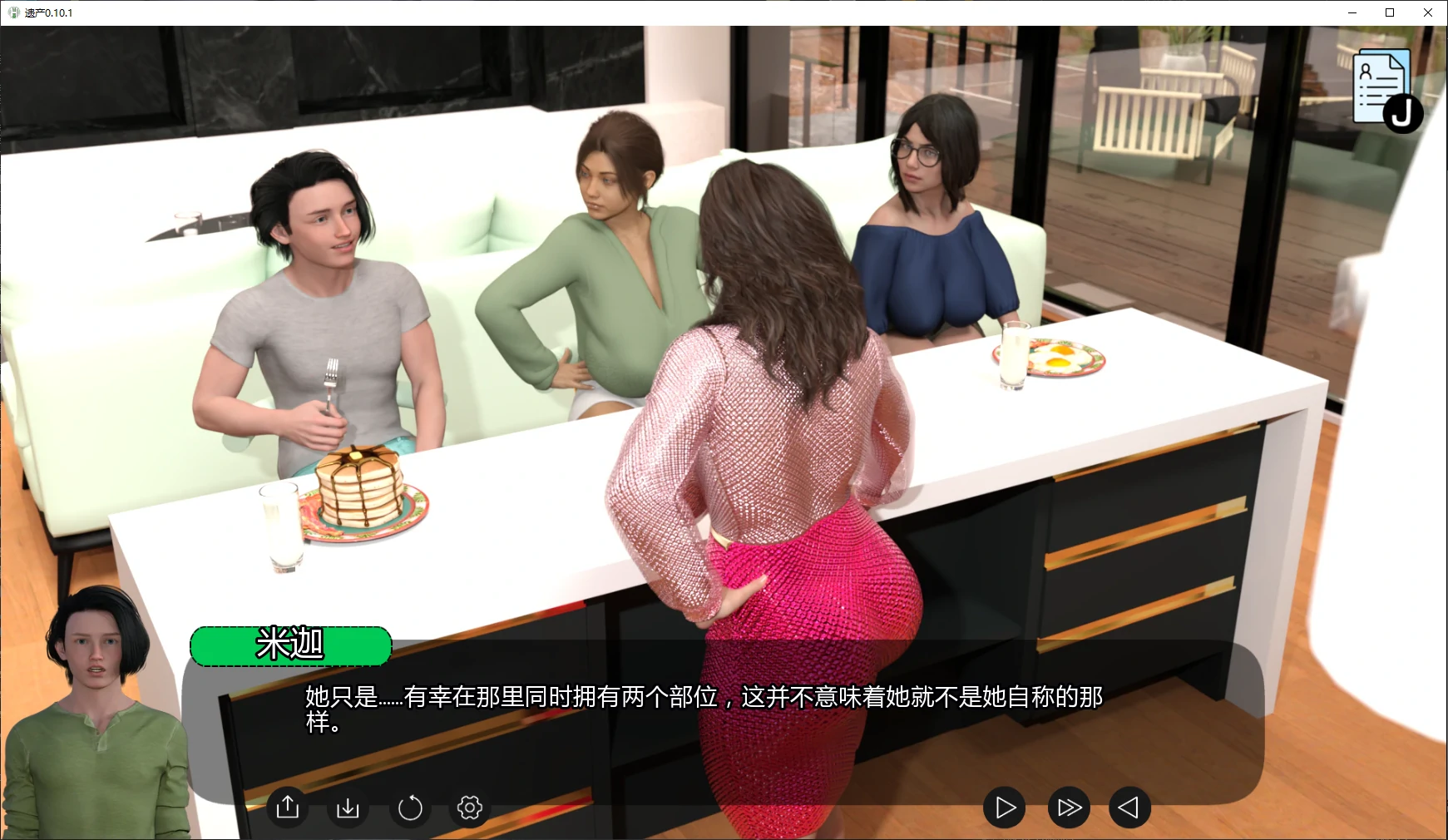Step back using the left-pointing rewind icon

coord(1129,806)
